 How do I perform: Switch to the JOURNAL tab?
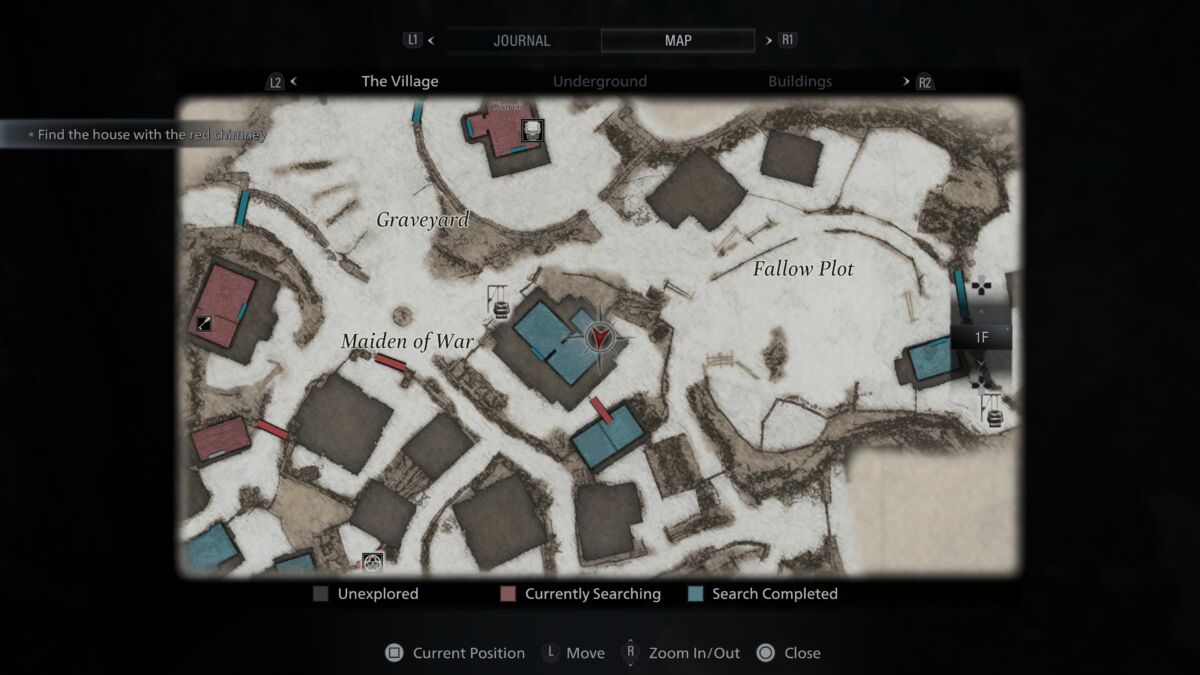(521, 41)
